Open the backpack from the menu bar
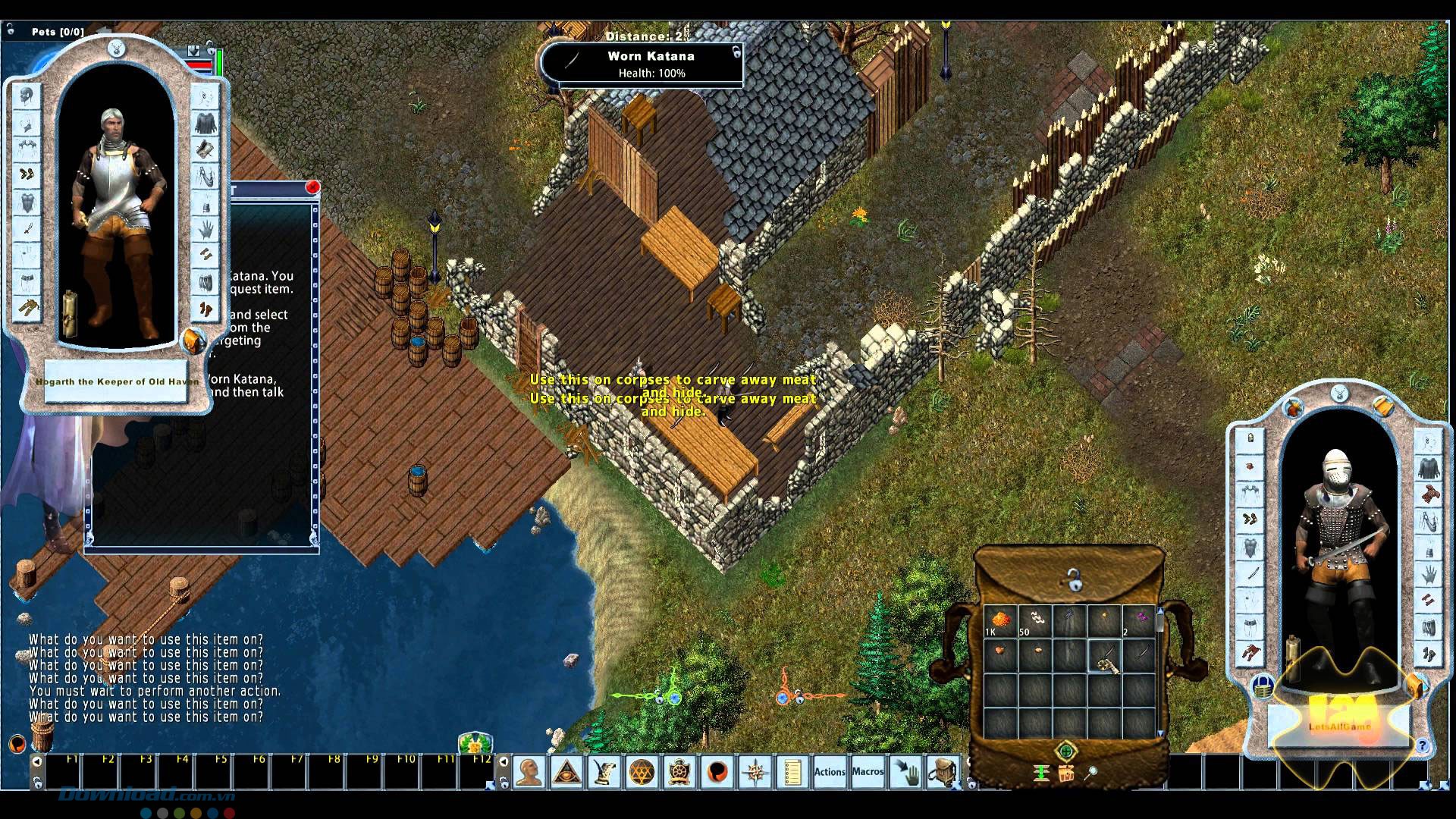This screenshot has width=1456, height=819. 943,773
